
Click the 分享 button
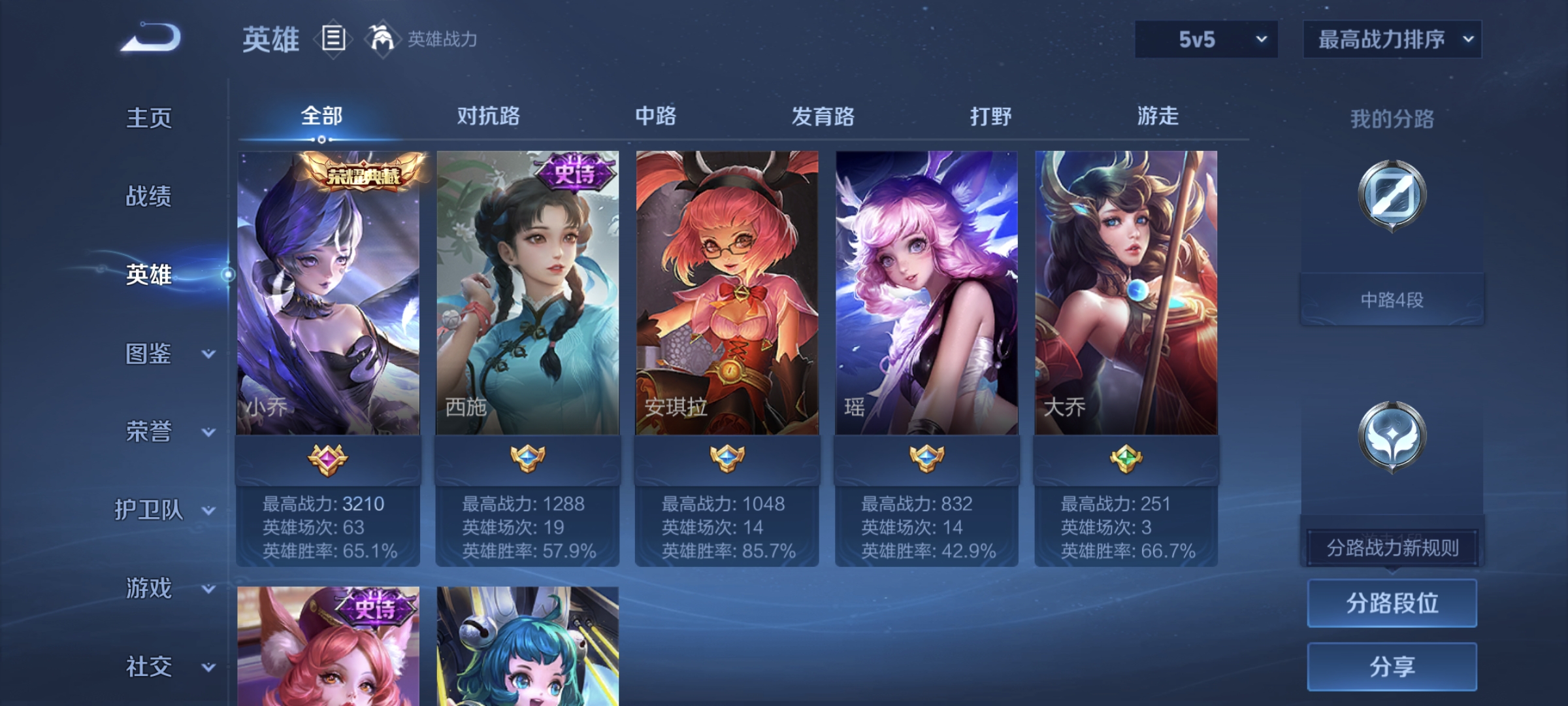tap(1392, 665)
